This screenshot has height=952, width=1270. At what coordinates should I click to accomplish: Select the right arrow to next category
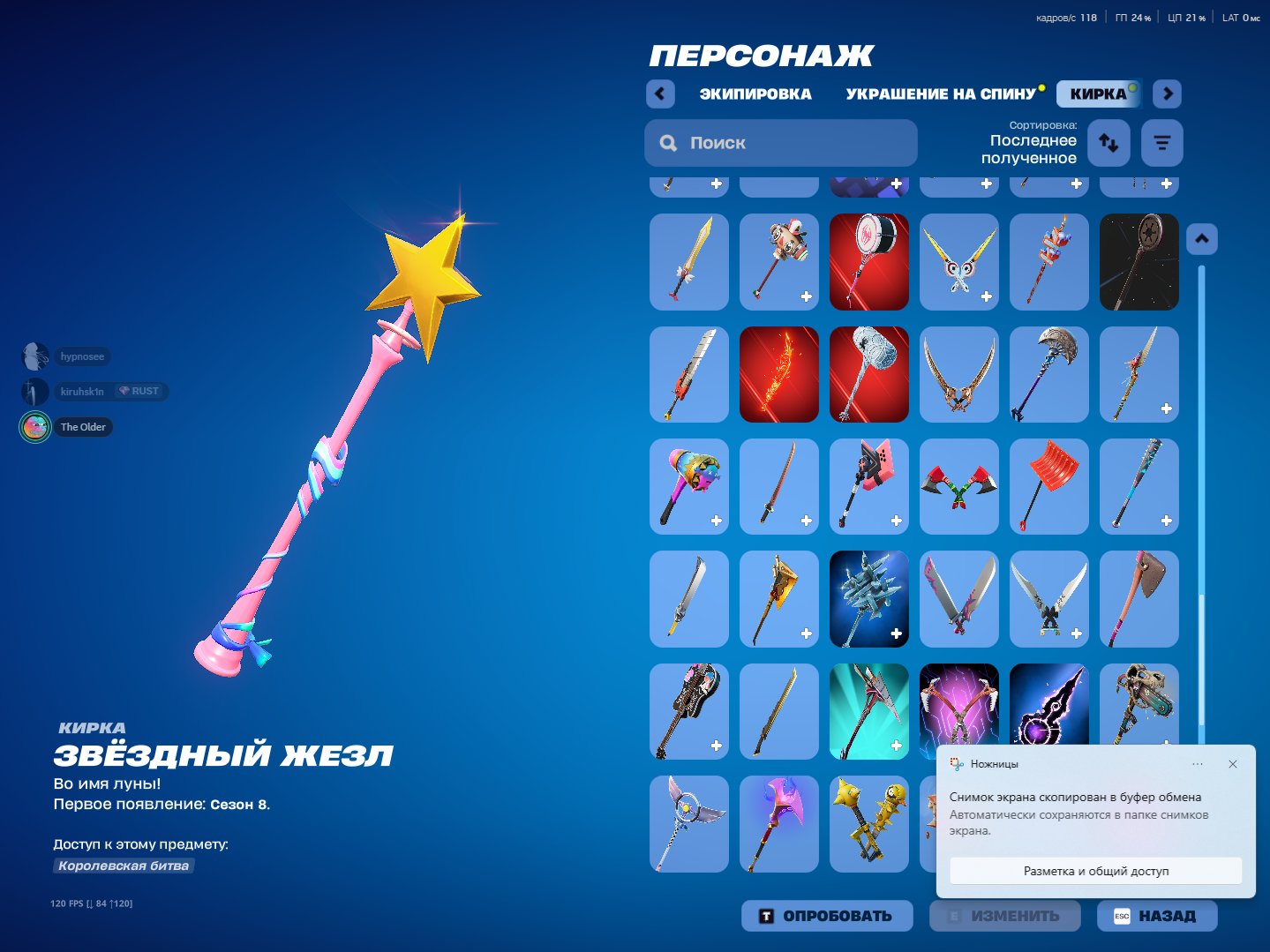1167,94
